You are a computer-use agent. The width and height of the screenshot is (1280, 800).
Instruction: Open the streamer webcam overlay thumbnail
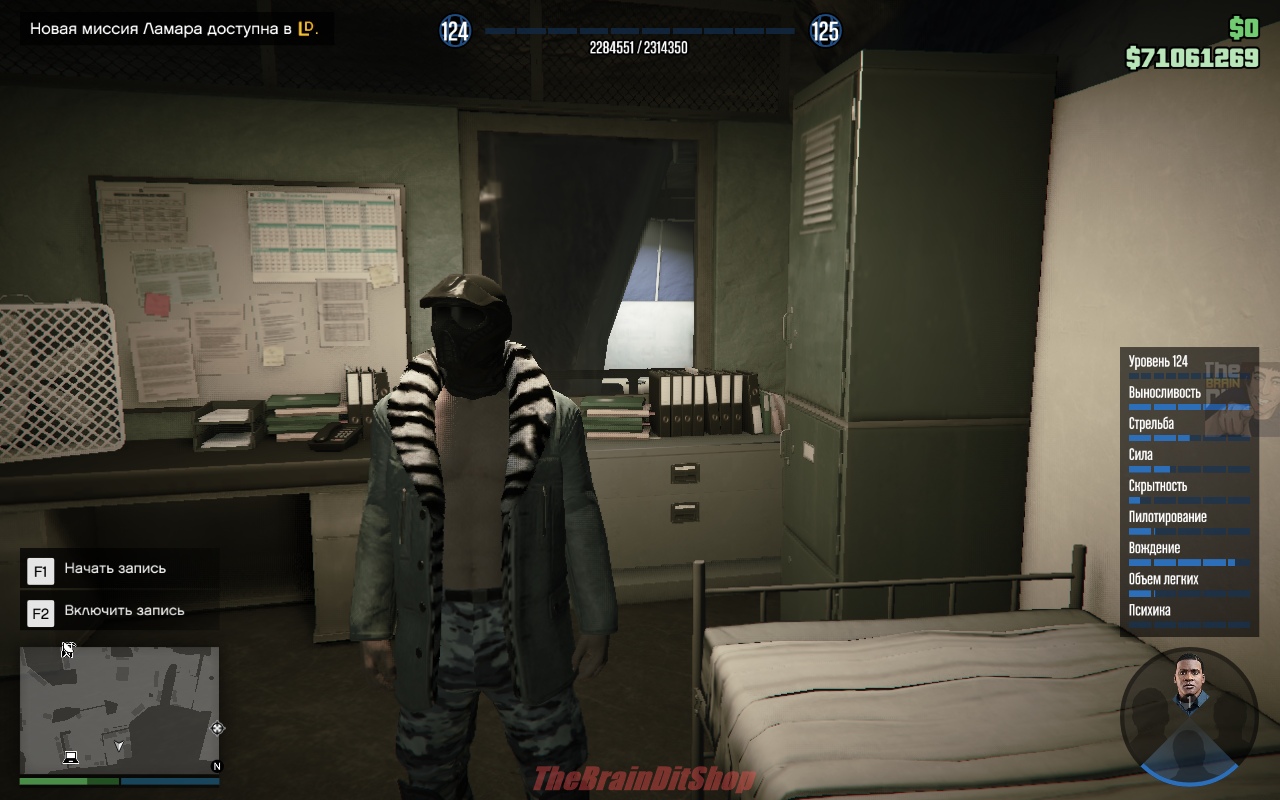tap(1243, 400)
